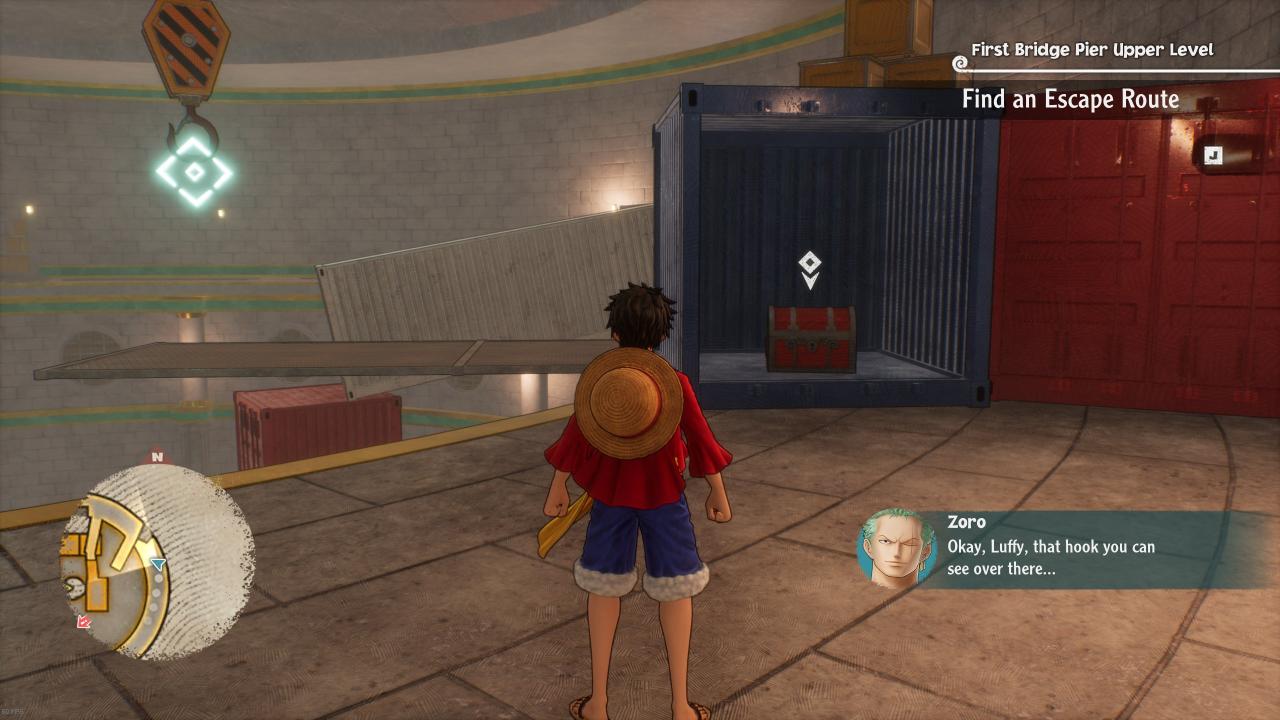Select the treasure chest interaction marker

coord(810,269)
